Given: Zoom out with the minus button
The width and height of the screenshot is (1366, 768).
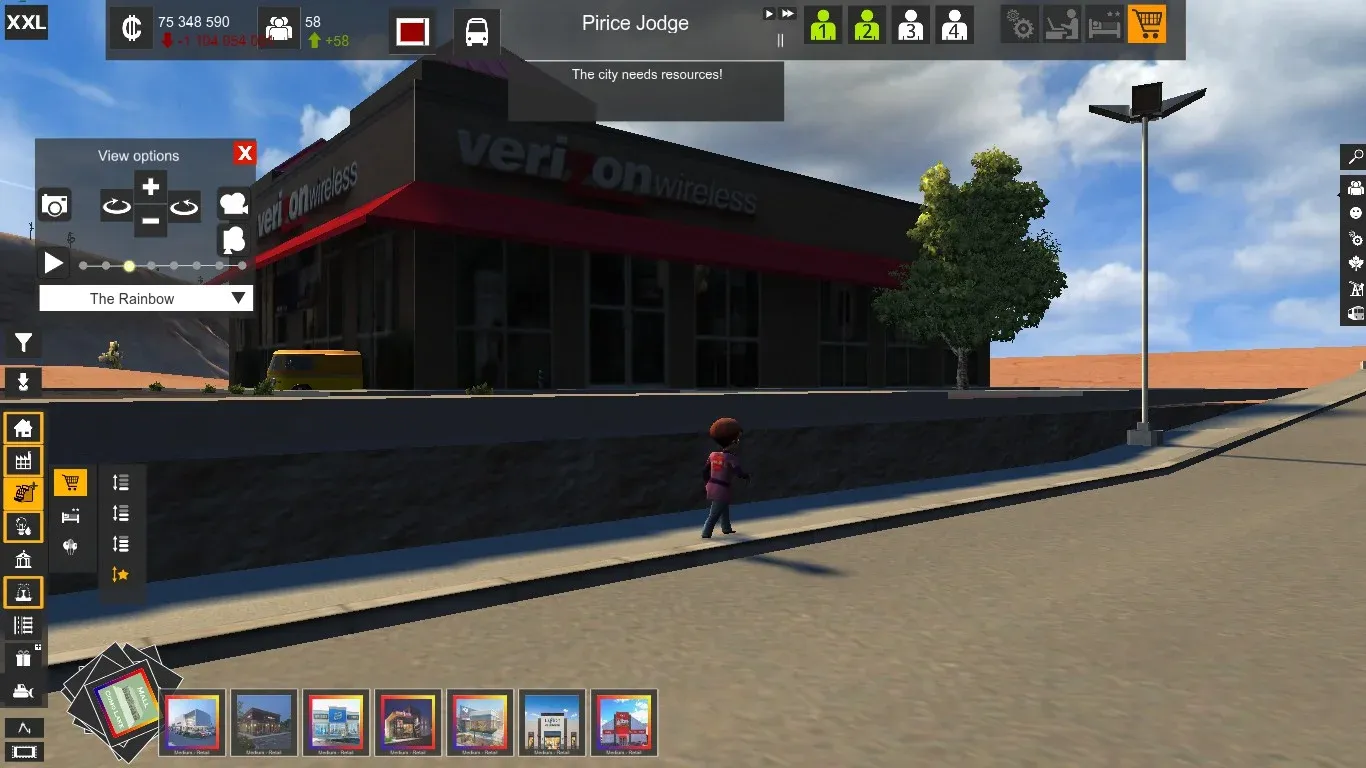Looking at the screenshot, I should [x=150, y=220].
